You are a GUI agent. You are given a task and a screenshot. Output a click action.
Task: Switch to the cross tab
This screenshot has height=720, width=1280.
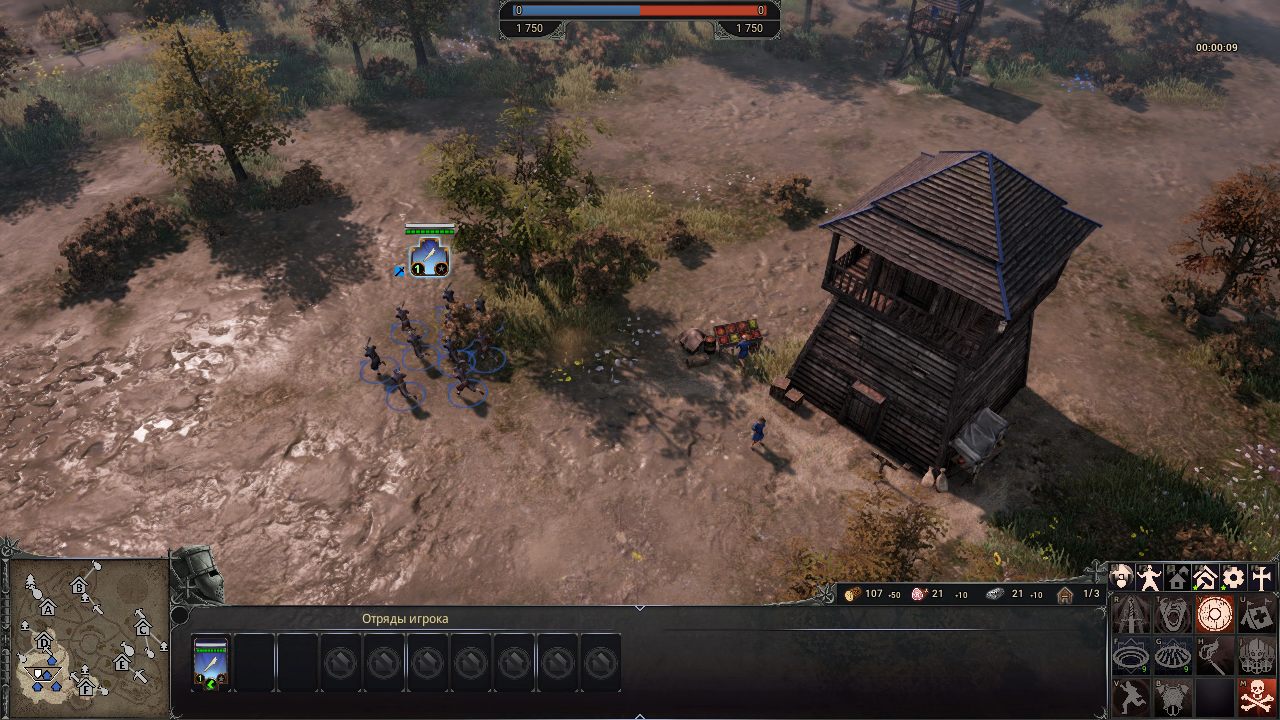[1262, 578]
